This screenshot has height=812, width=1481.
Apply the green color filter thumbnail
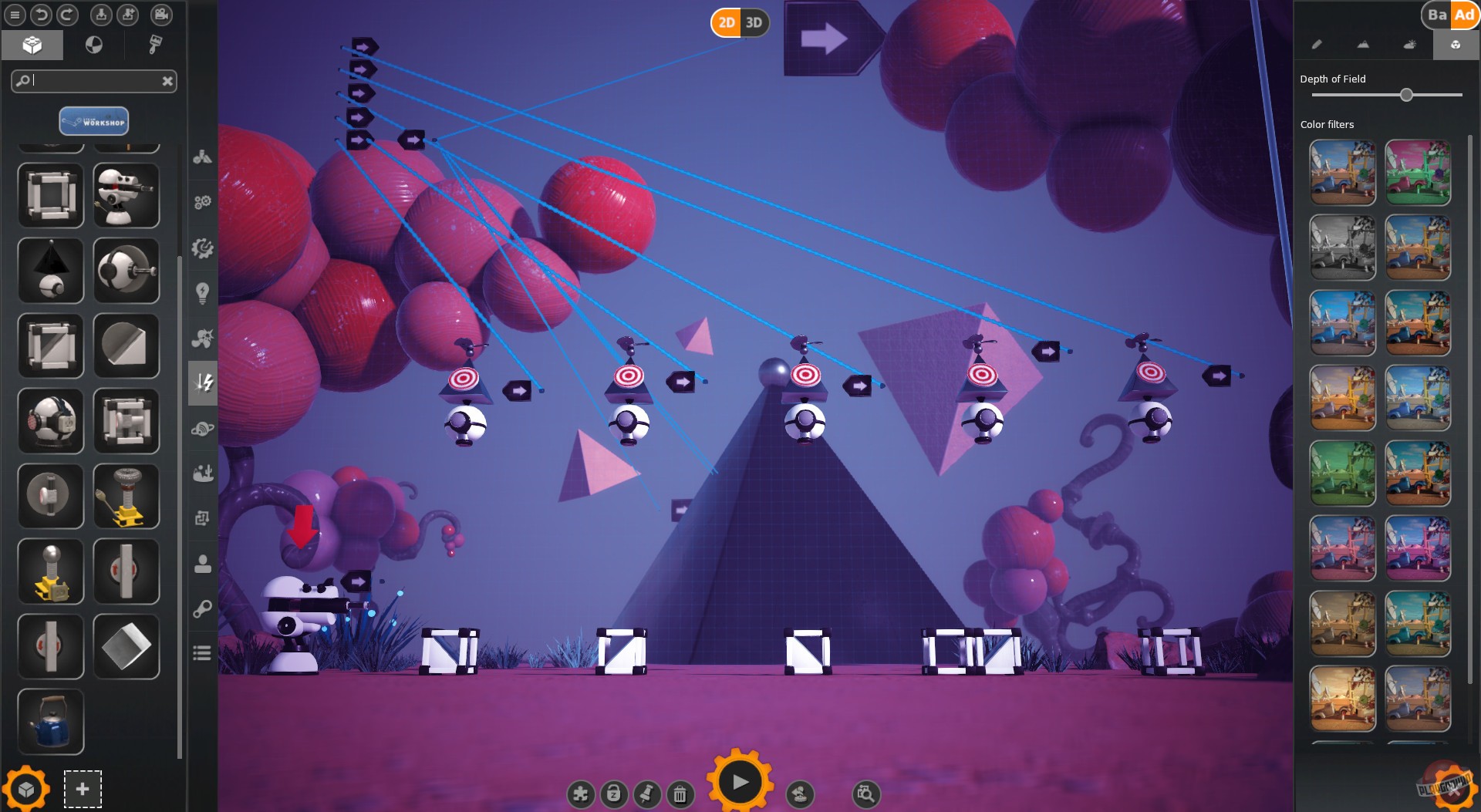tap(1342, 473)
